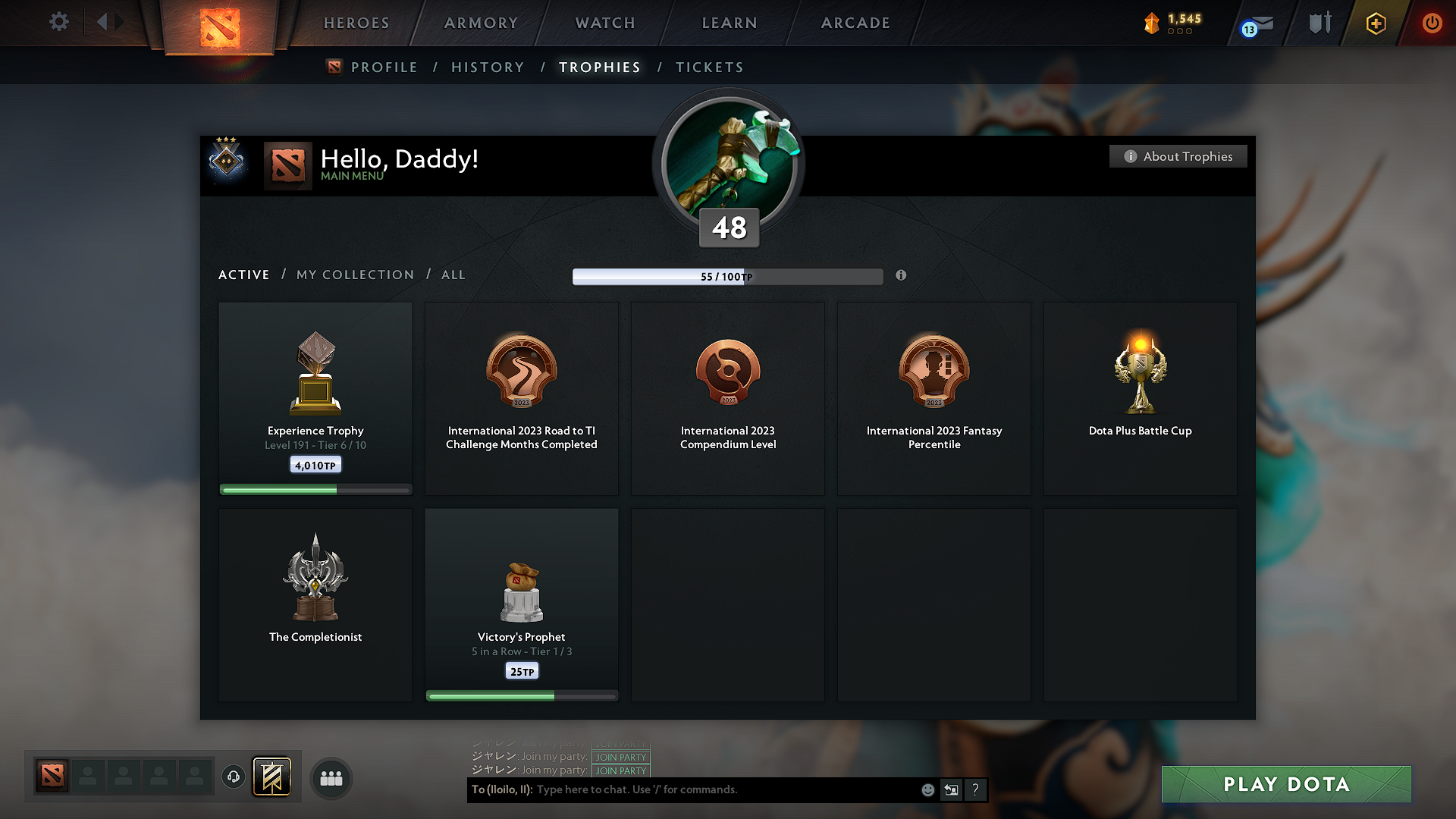
Task: Open the TICKETS tab
Action: point(709,67)
